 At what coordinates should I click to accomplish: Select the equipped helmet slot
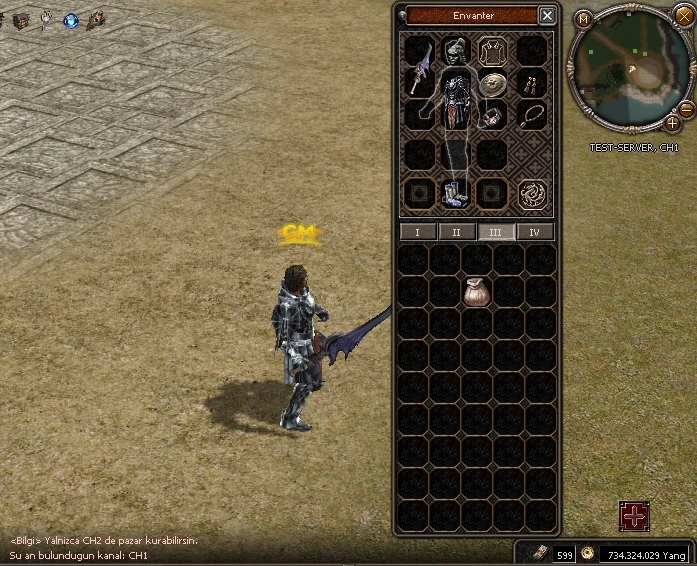coord(457,50)
